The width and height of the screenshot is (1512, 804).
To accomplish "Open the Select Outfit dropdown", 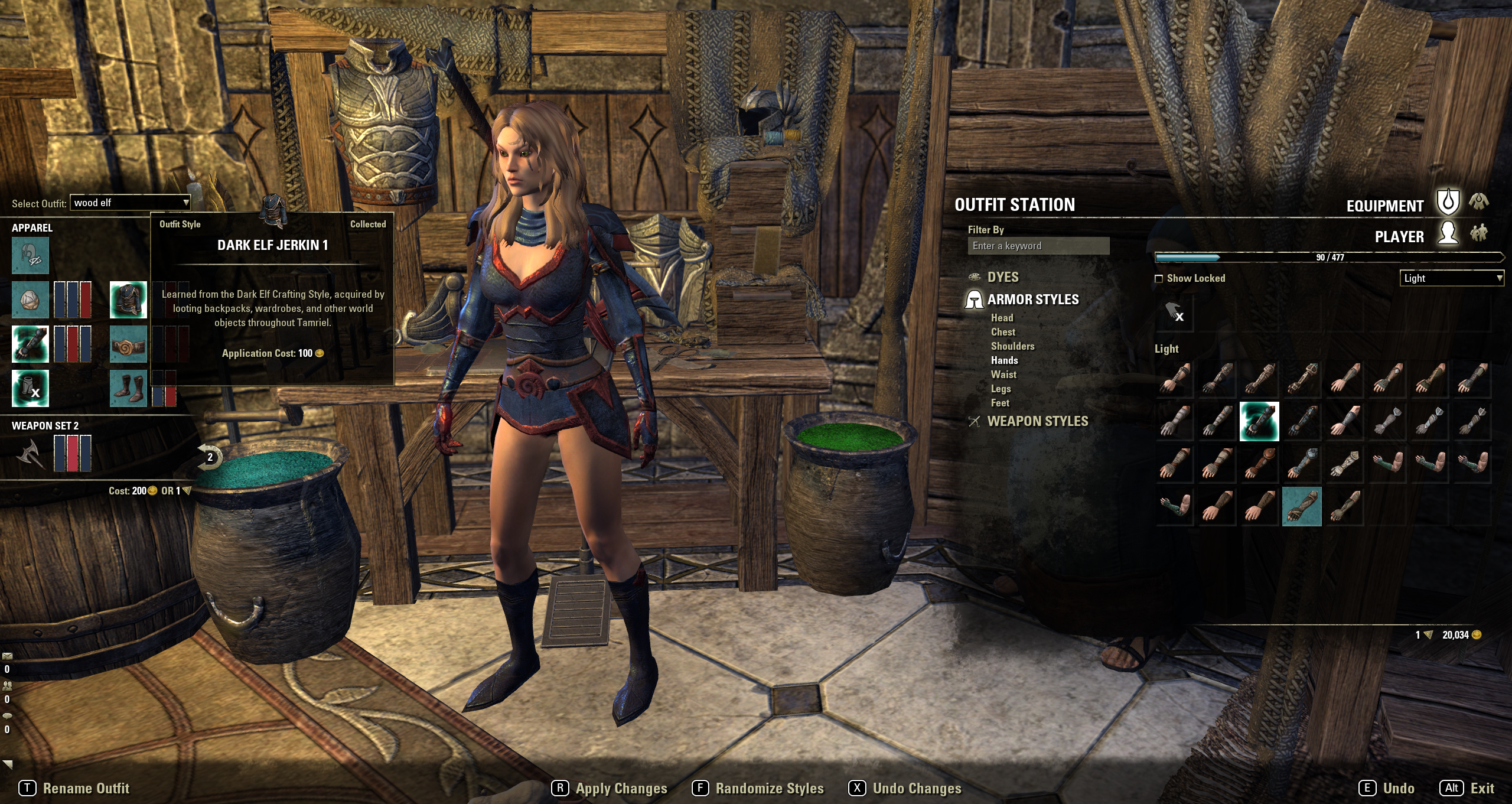I will click(131, 203).
